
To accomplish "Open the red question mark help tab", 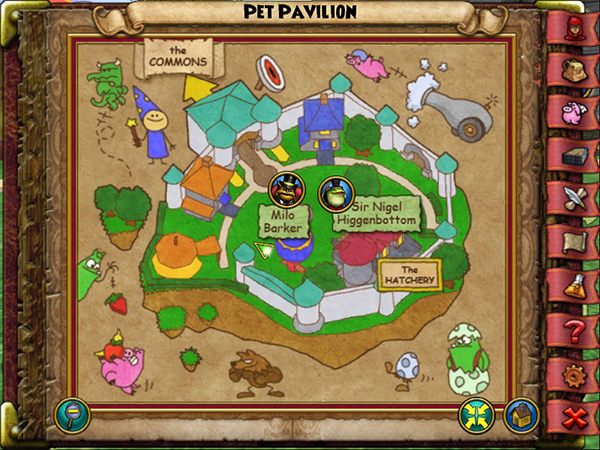I will point(575,330).
